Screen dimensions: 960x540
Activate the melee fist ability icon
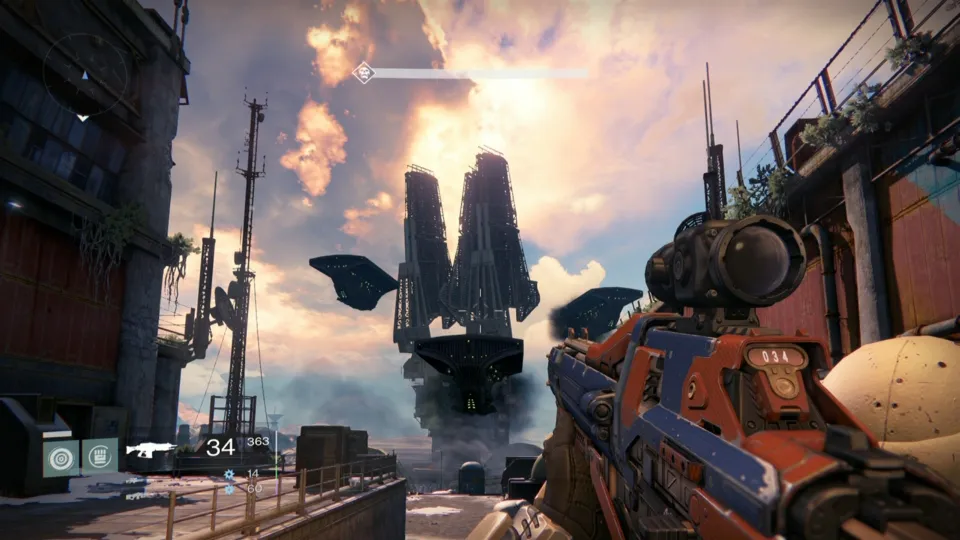tap(99, 456)
